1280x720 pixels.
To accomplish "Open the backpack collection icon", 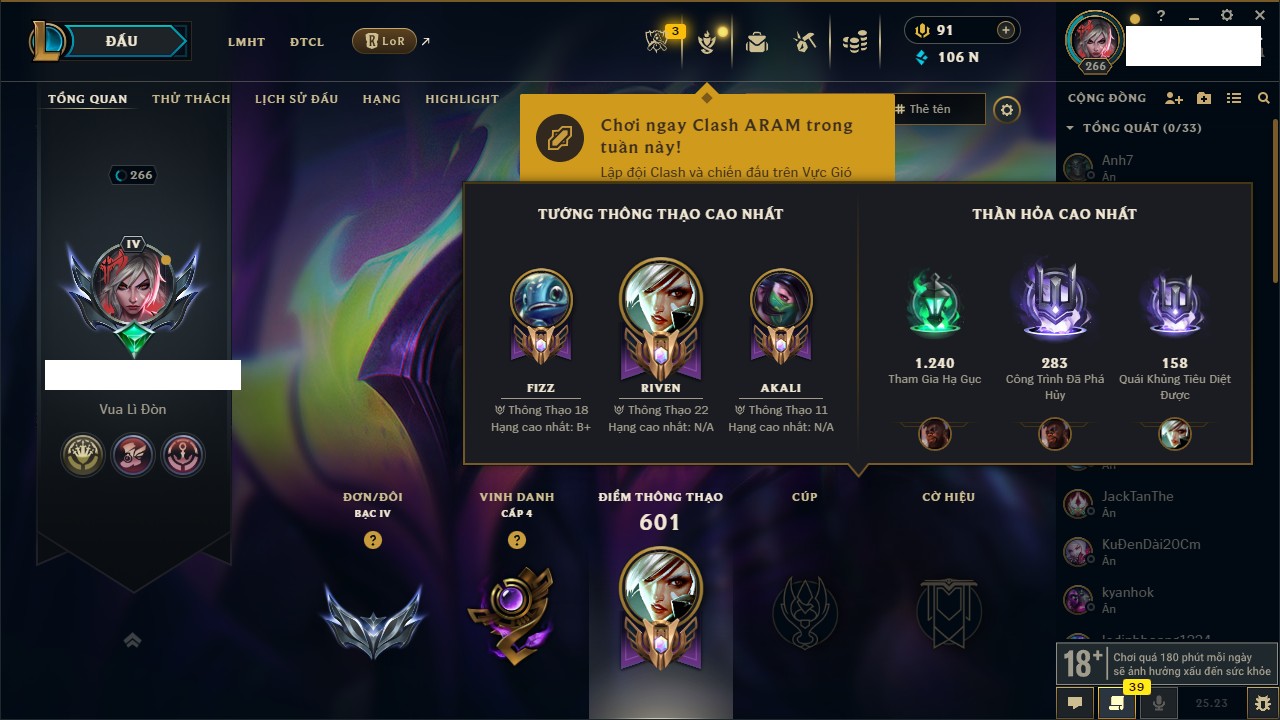I will tap(757, 41).
